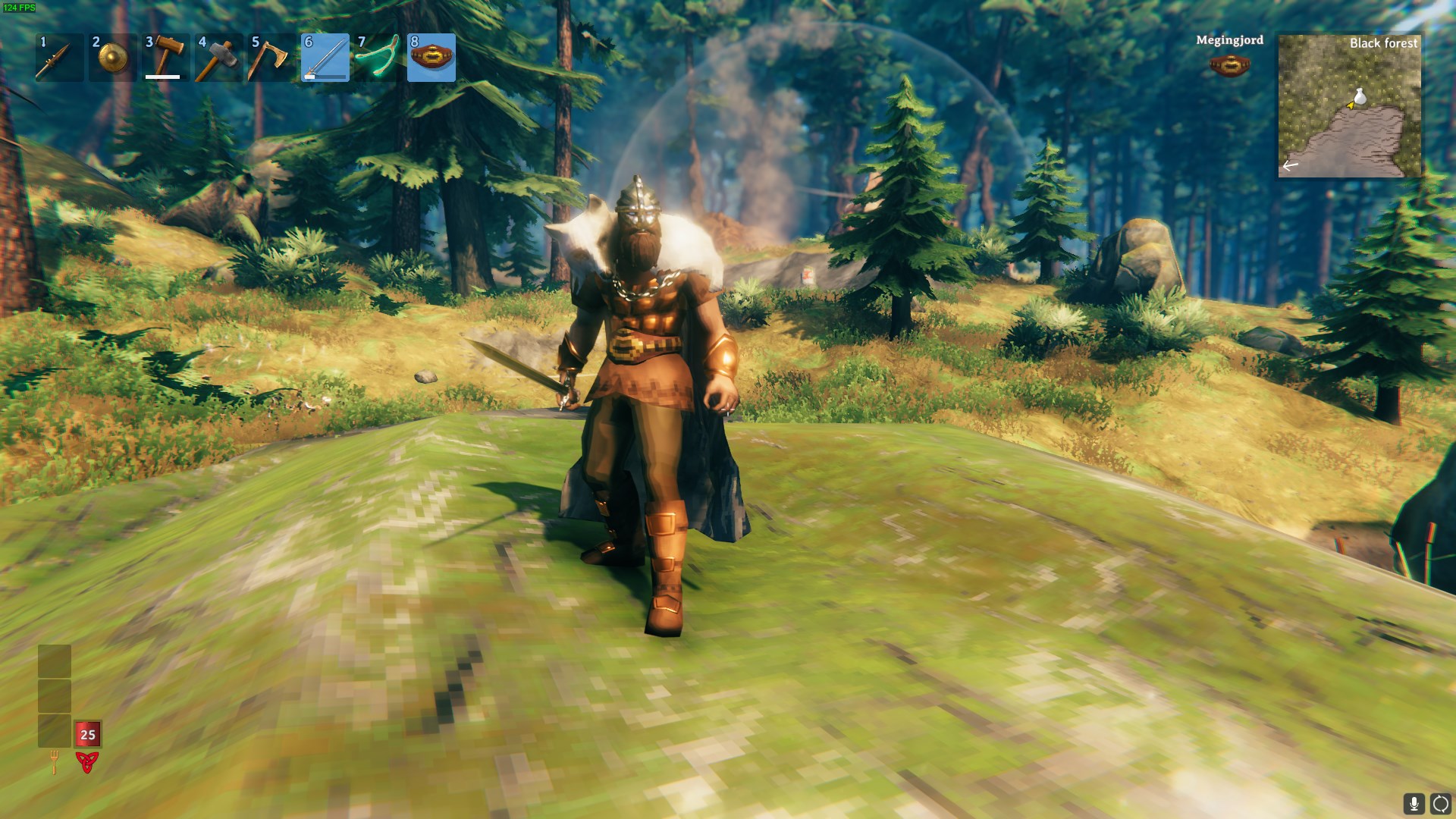Equip the glowing wishbone slot
Viewport: 1456px width, 819px height.
coord(378,58)
